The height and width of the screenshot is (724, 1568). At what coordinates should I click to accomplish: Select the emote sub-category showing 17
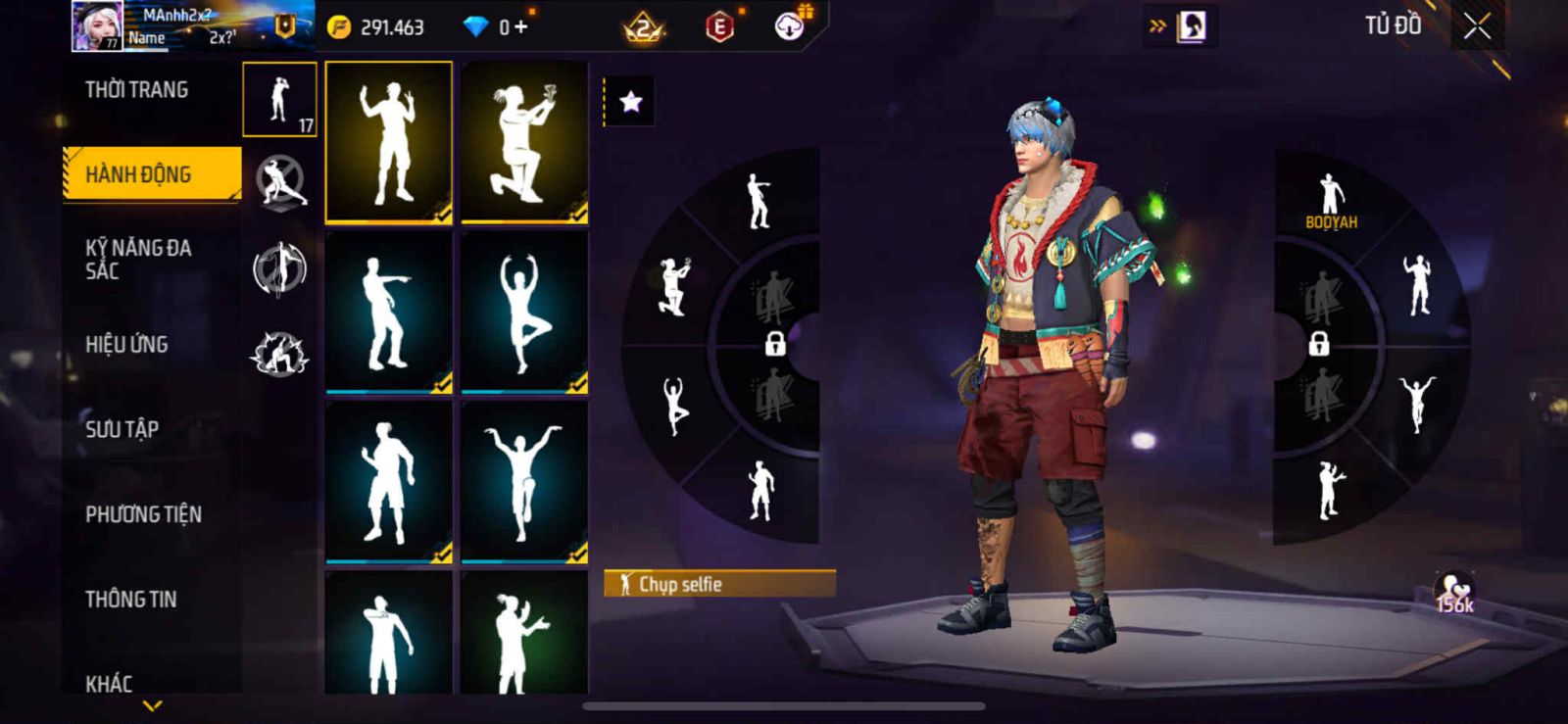pyautogui.click(x=279, y=99)
